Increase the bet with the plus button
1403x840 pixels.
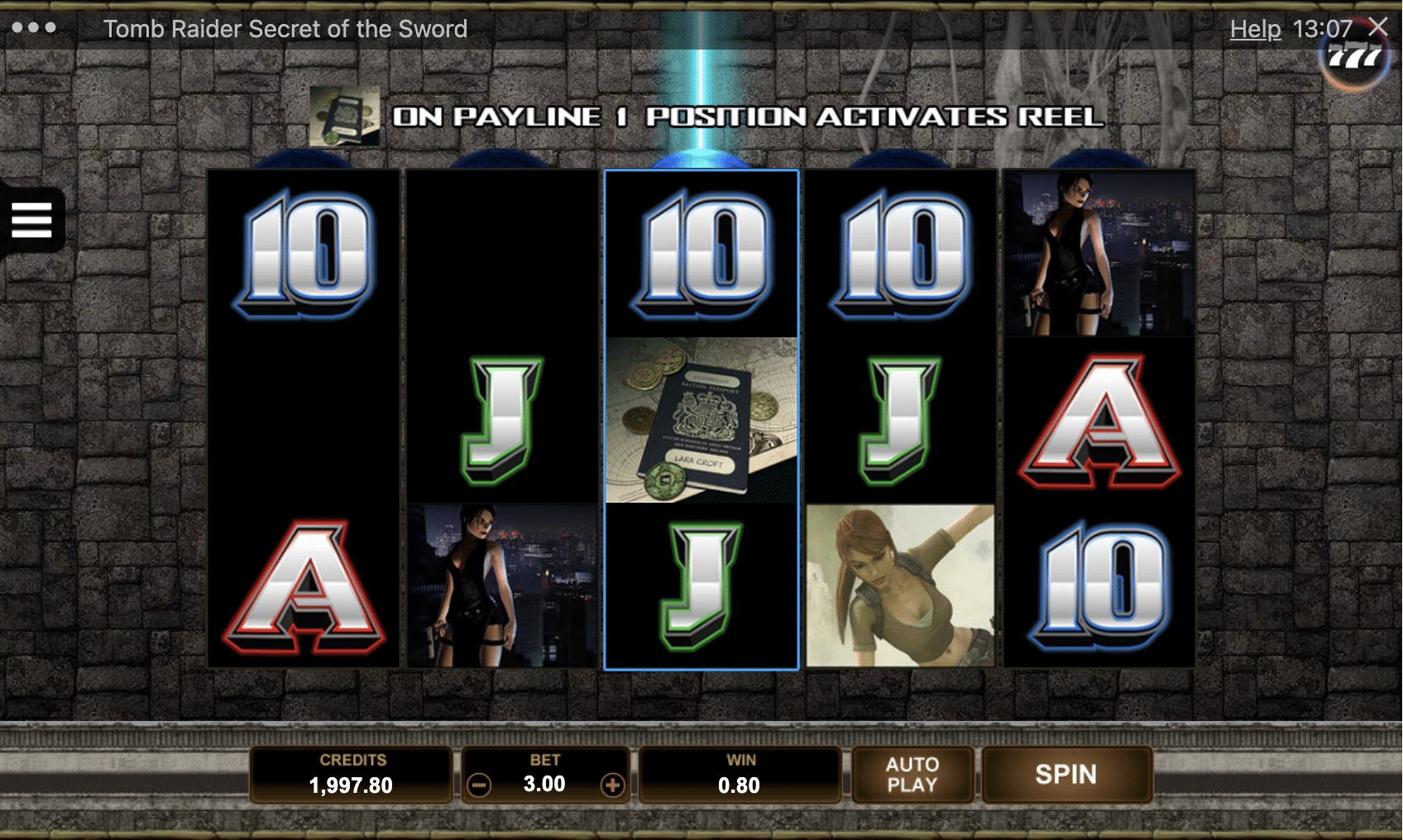(612, 785)
